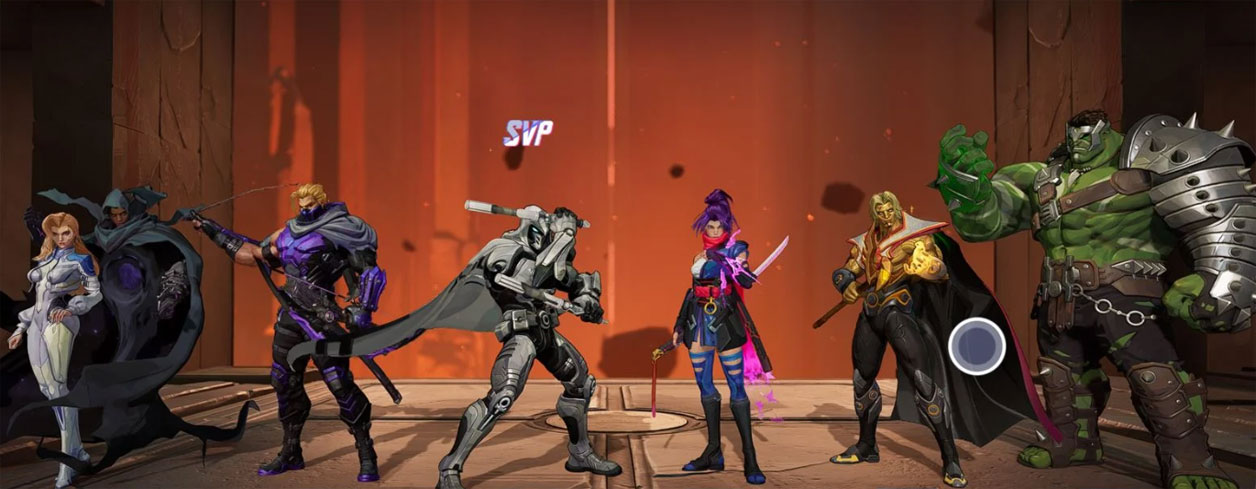This screenshot has width=1256, height=489.
Task: Tap the round gray floating overlay button
Action: 977,346
